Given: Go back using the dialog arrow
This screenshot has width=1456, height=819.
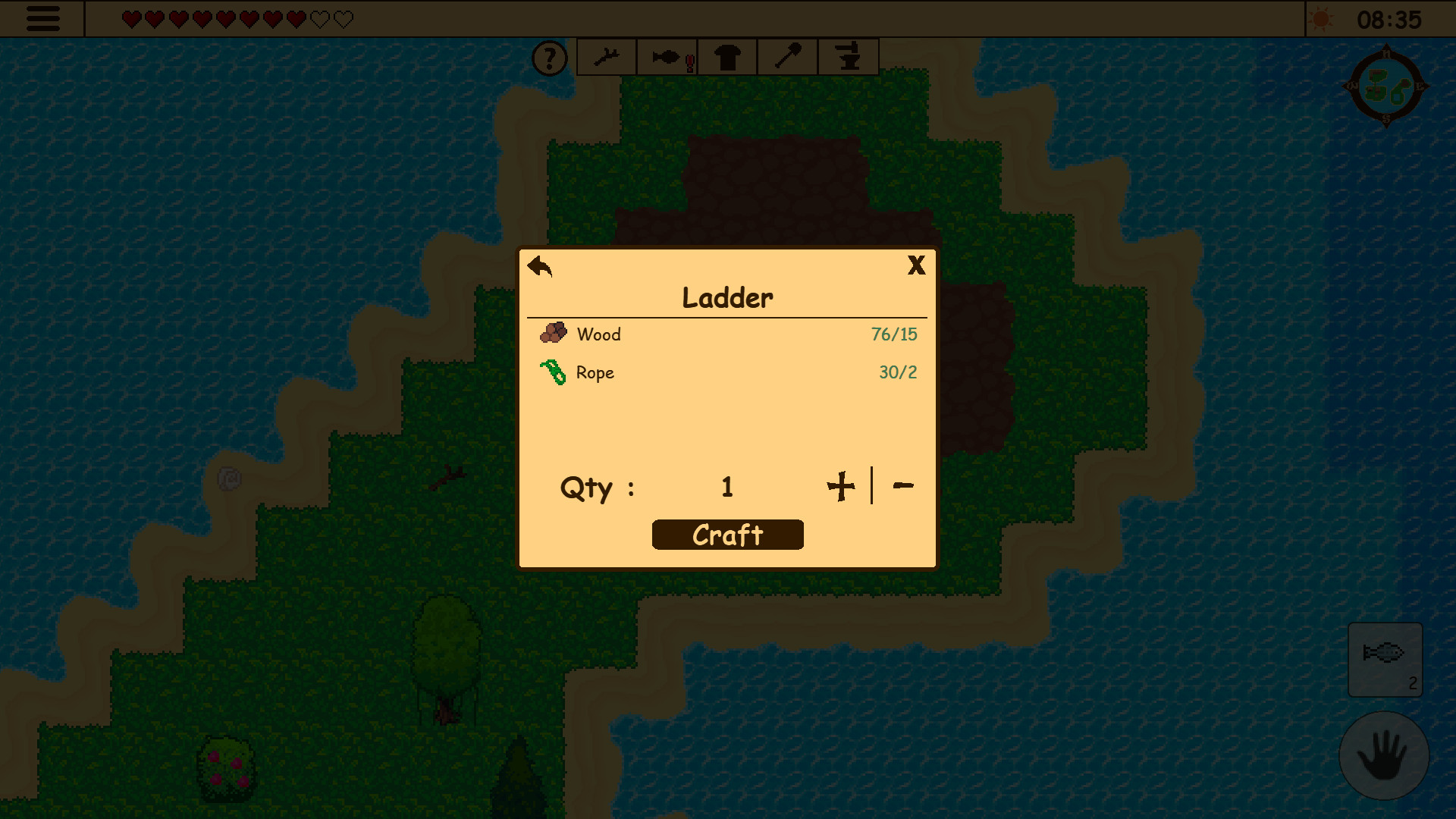Looking at the screenshot, I should pos(538,267).
